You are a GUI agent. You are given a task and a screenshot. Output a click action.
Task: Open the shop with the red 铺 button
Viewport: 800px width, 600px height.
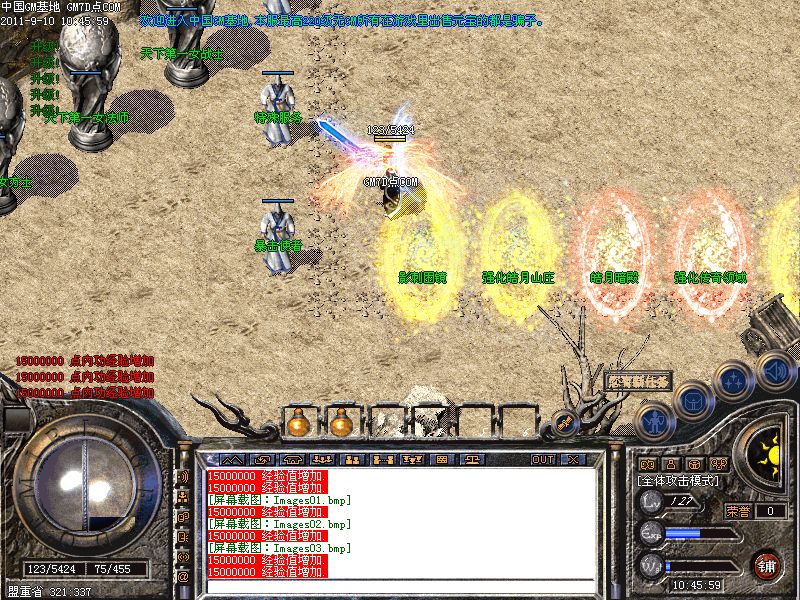768,564
